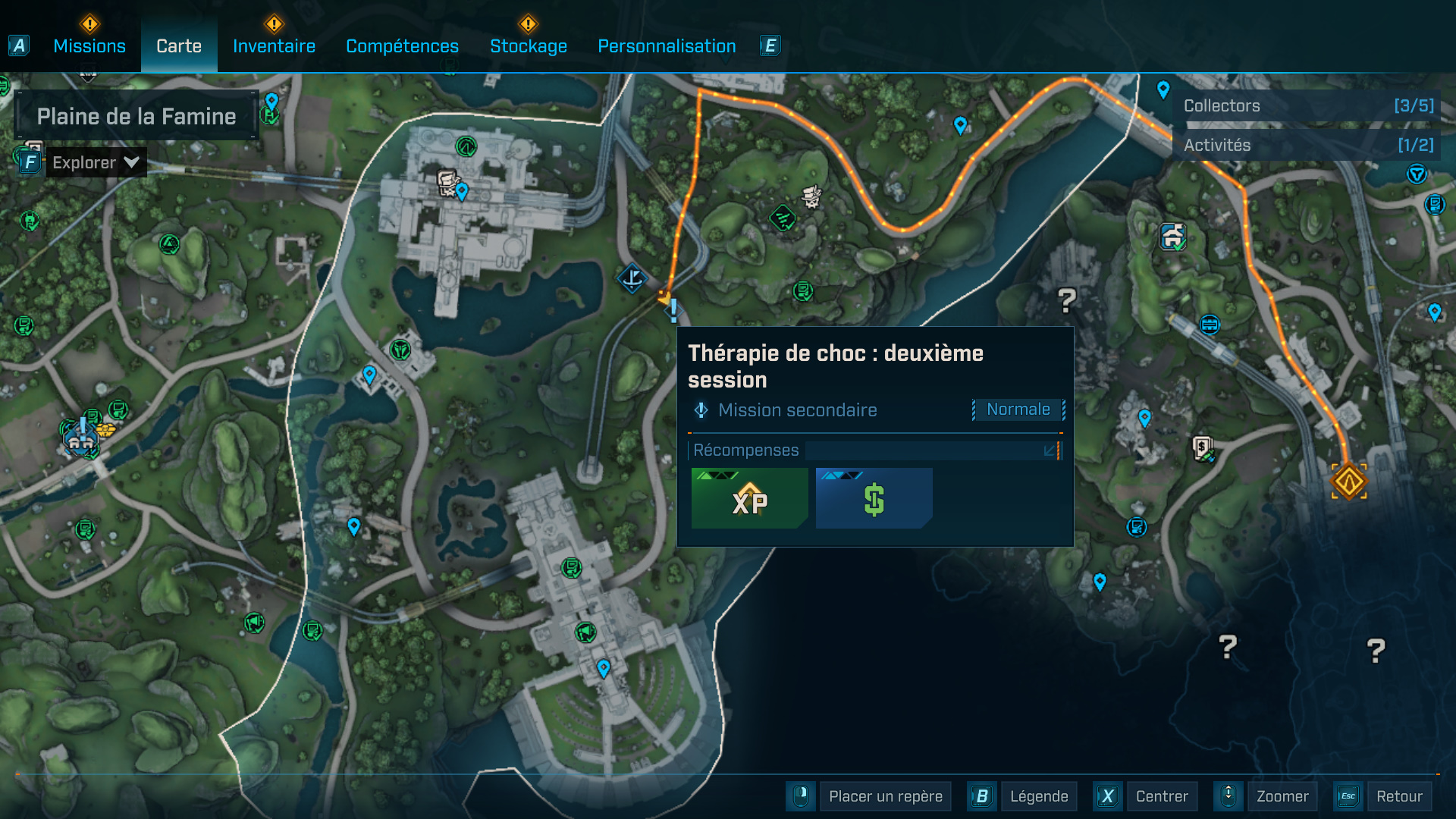Open the Inventaire tab
This screenshot has width=1456, height=819.
coord(274,46)
